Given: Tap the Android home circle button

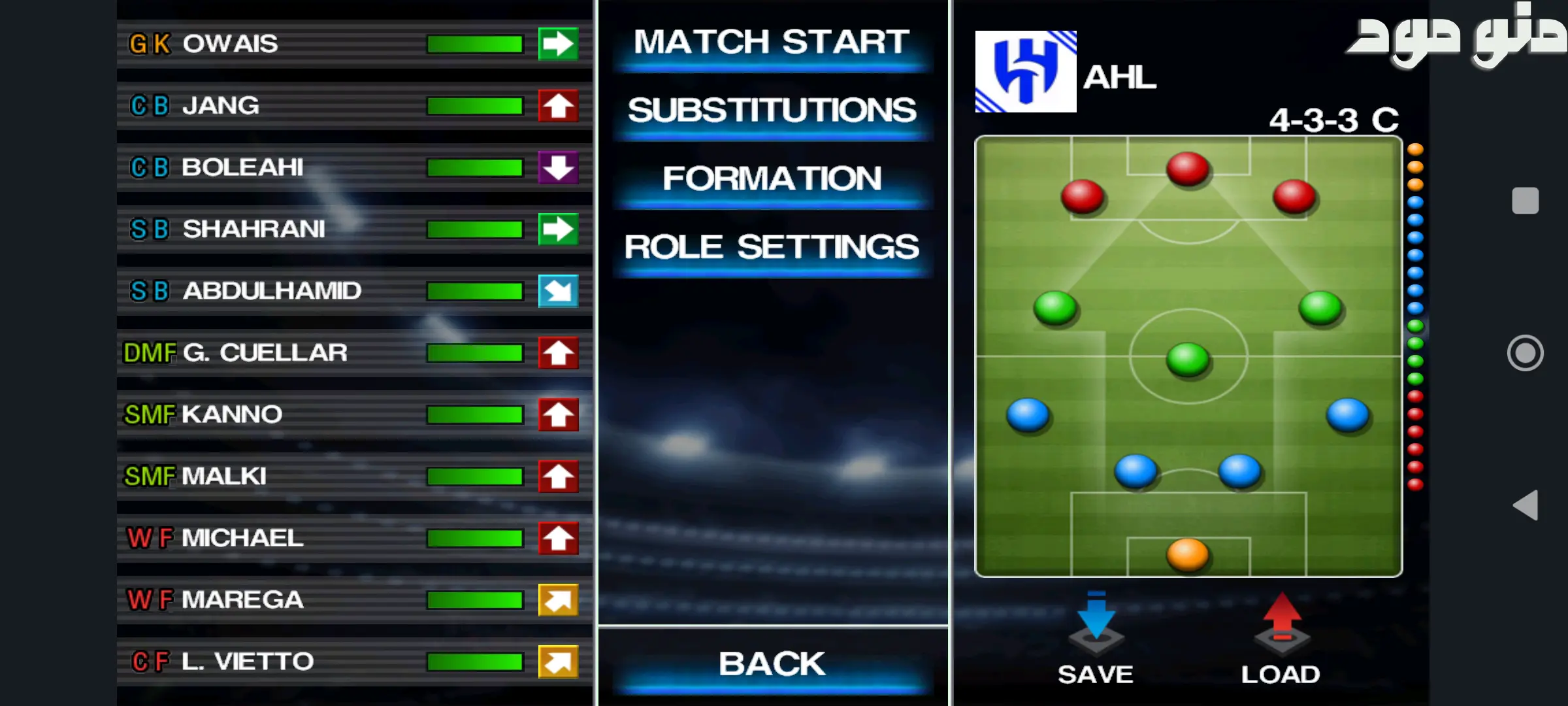Looking at the screenshot, I should 1525,353.
